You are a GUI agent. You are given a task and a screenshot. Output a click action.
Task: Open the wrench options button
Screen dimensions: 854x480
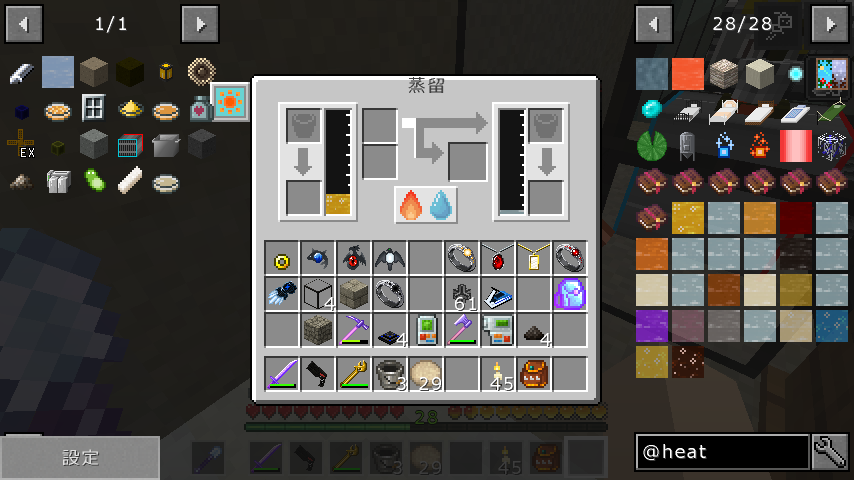(830, 452)
